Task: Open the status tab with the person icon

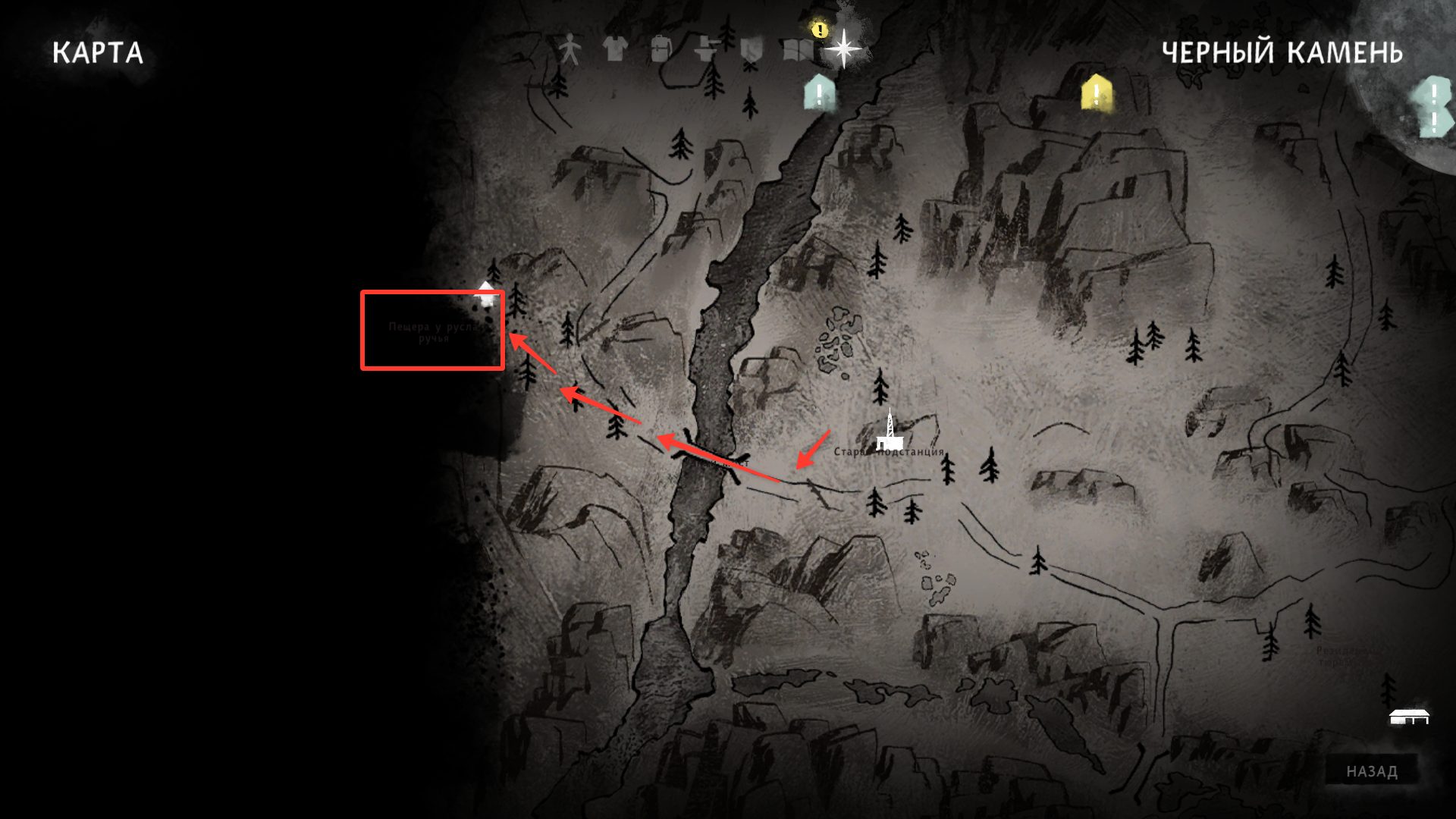Action: pos(570,51)
